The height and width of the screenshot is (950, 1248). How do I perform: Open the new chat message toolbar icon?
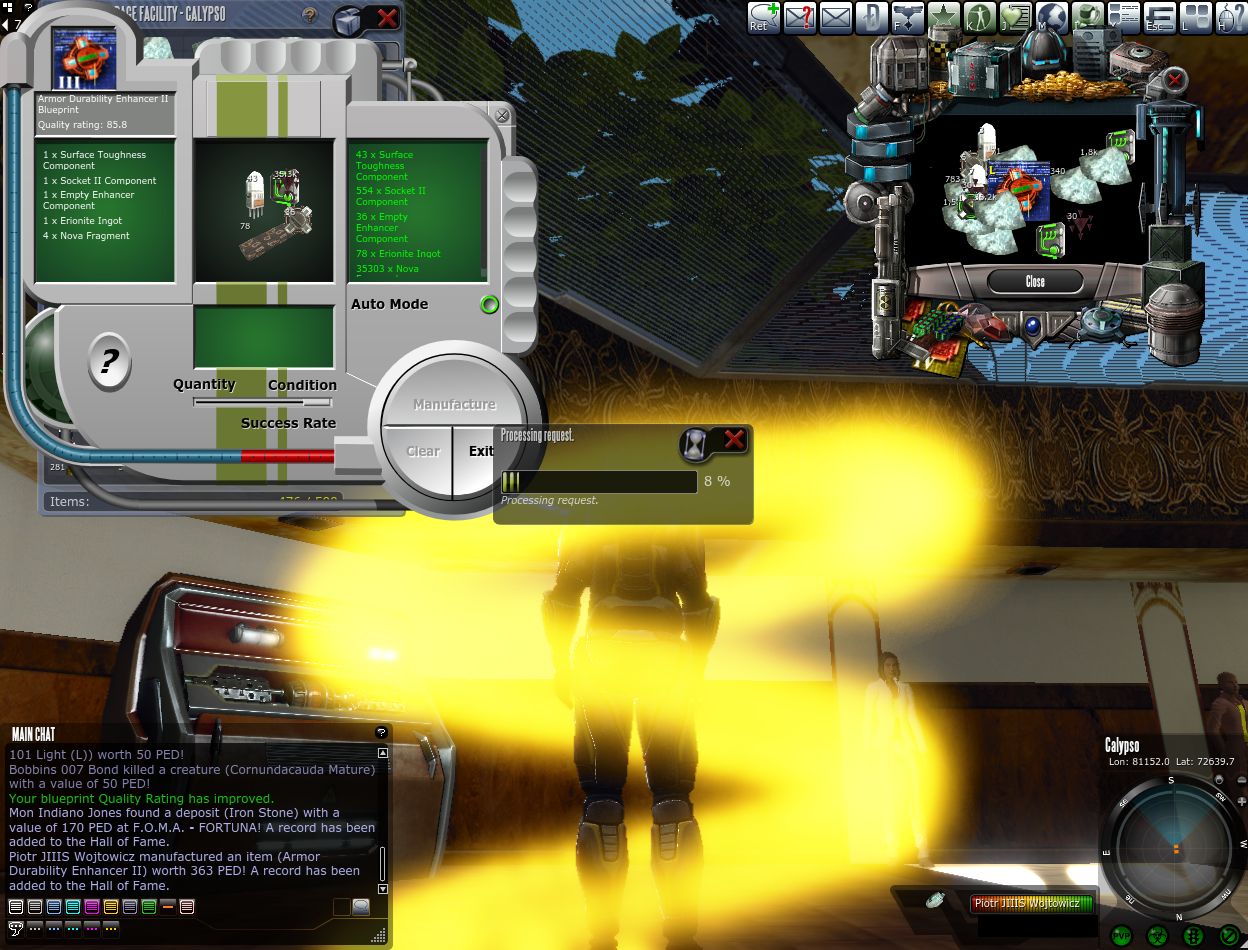click(765, 17)
